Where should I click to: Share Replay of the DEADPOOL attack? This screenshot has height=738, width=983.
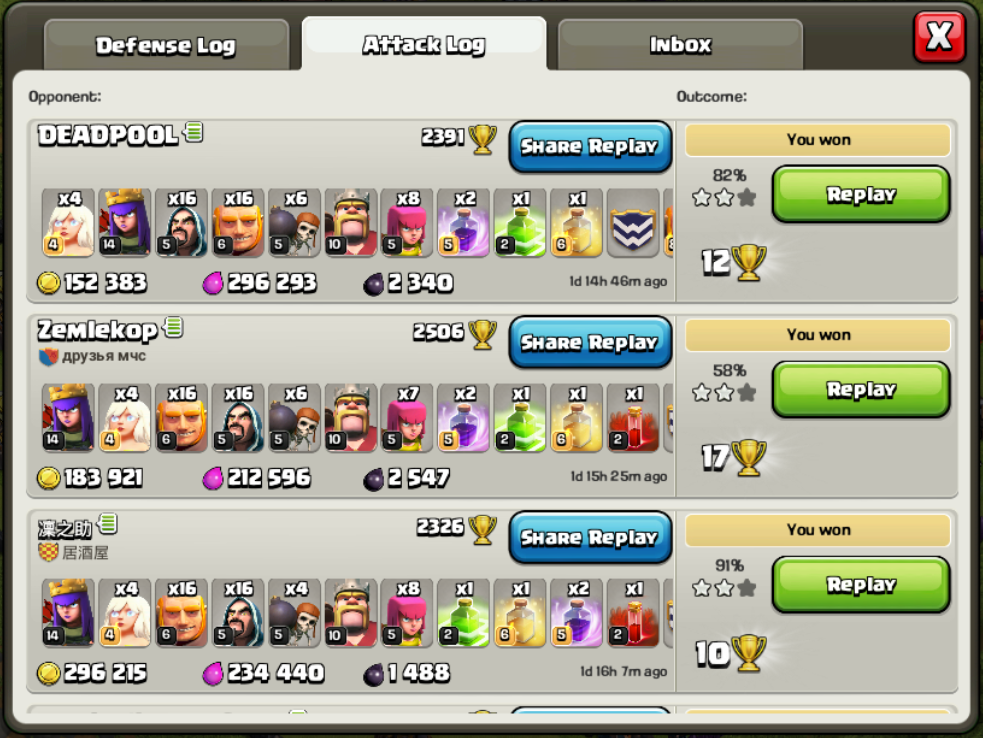tap(590, 146)
